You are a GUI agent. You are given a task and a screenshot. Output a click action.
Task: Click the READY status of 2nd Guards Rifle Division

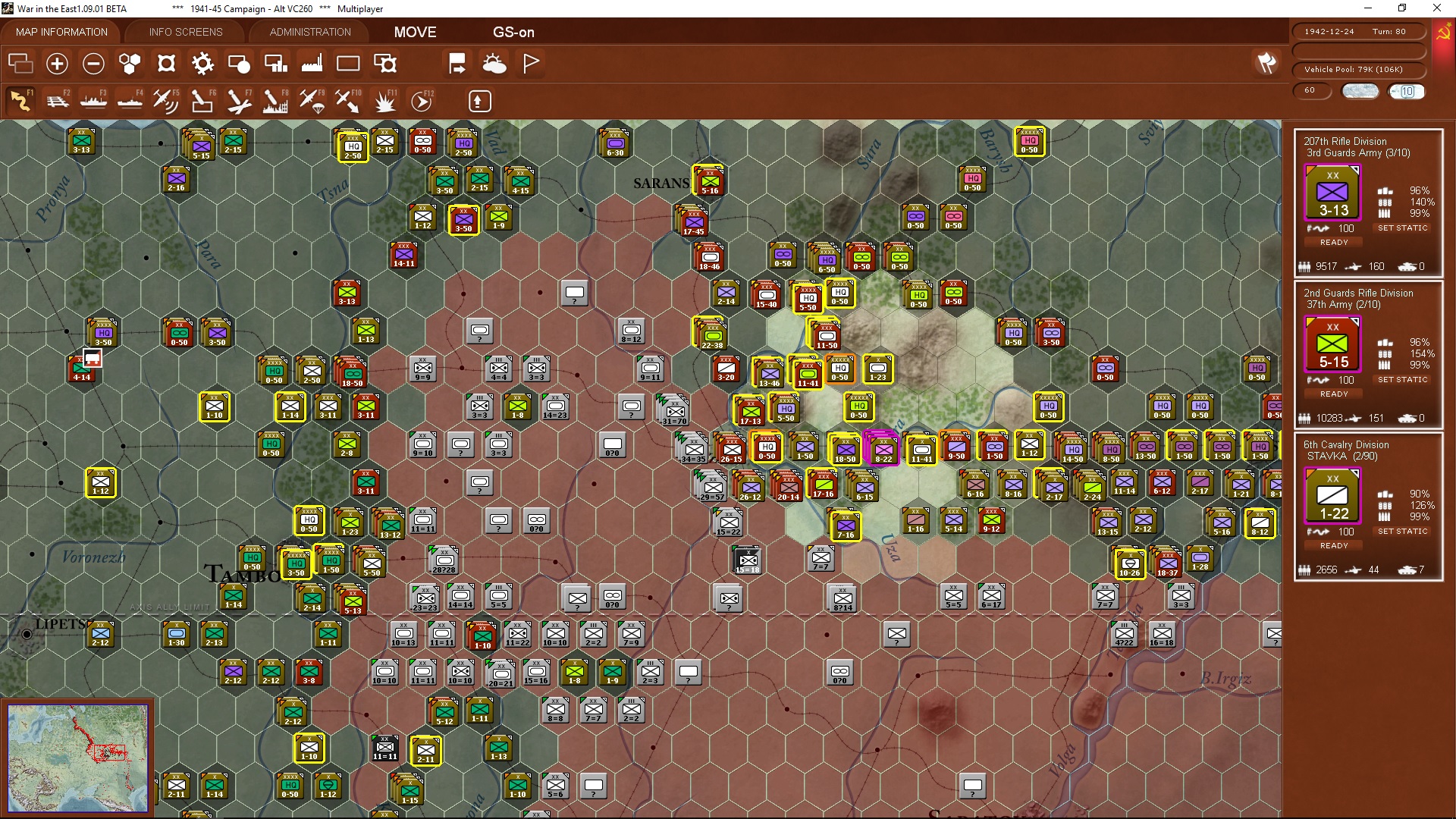coord(1333,394)
